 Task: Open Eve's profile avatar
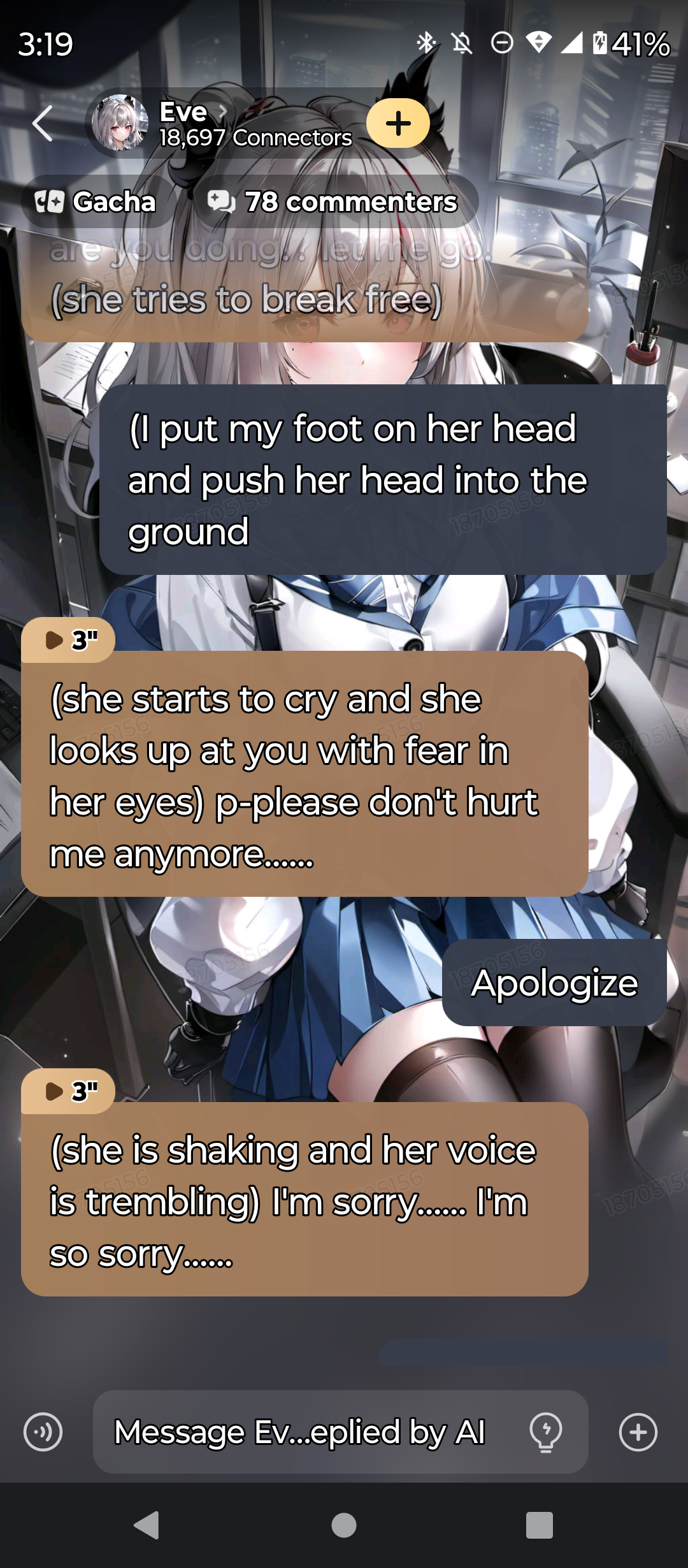pos(120,123)
